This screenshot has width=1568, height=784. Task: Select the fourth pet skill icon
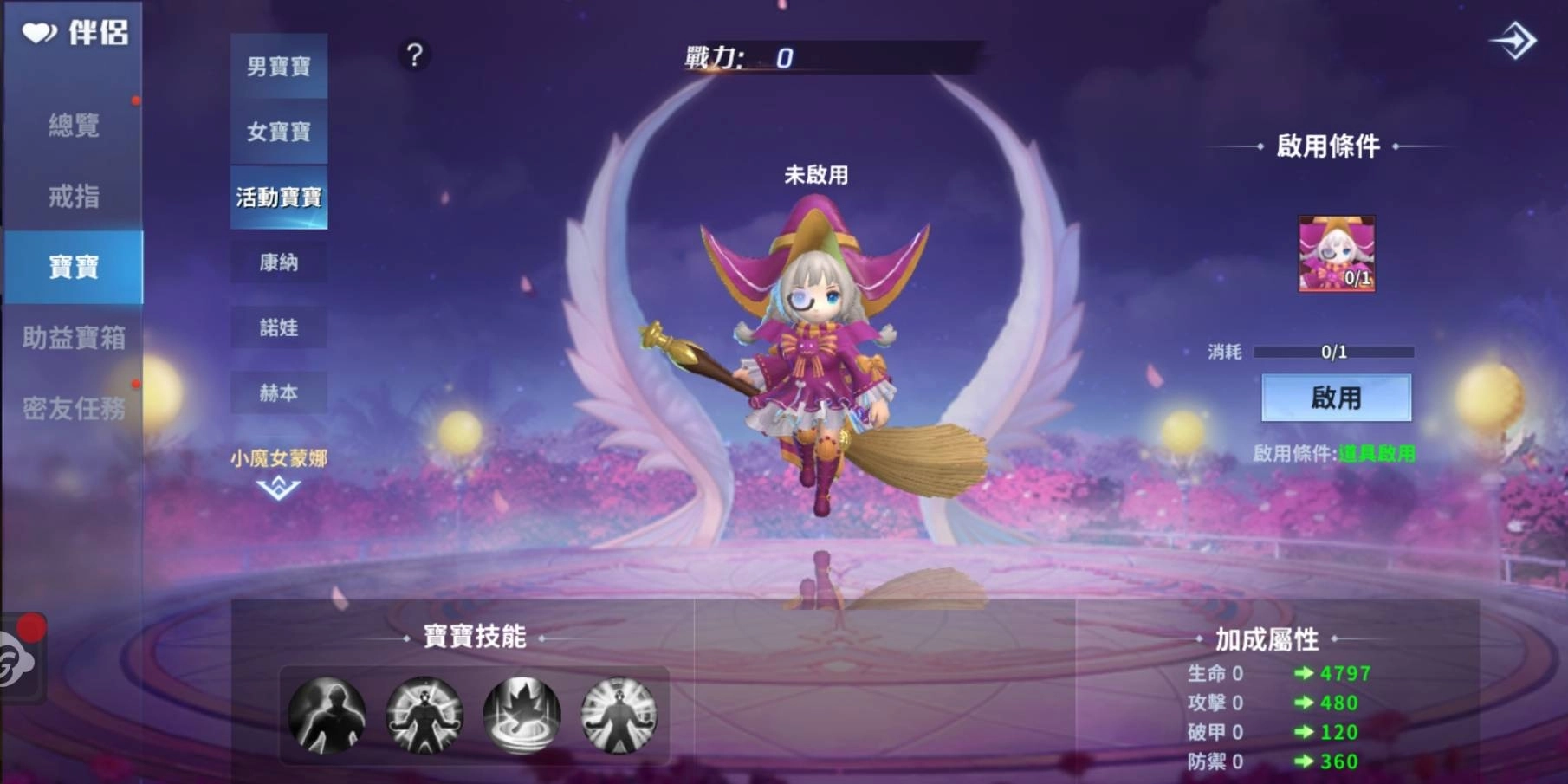point(618,714)
